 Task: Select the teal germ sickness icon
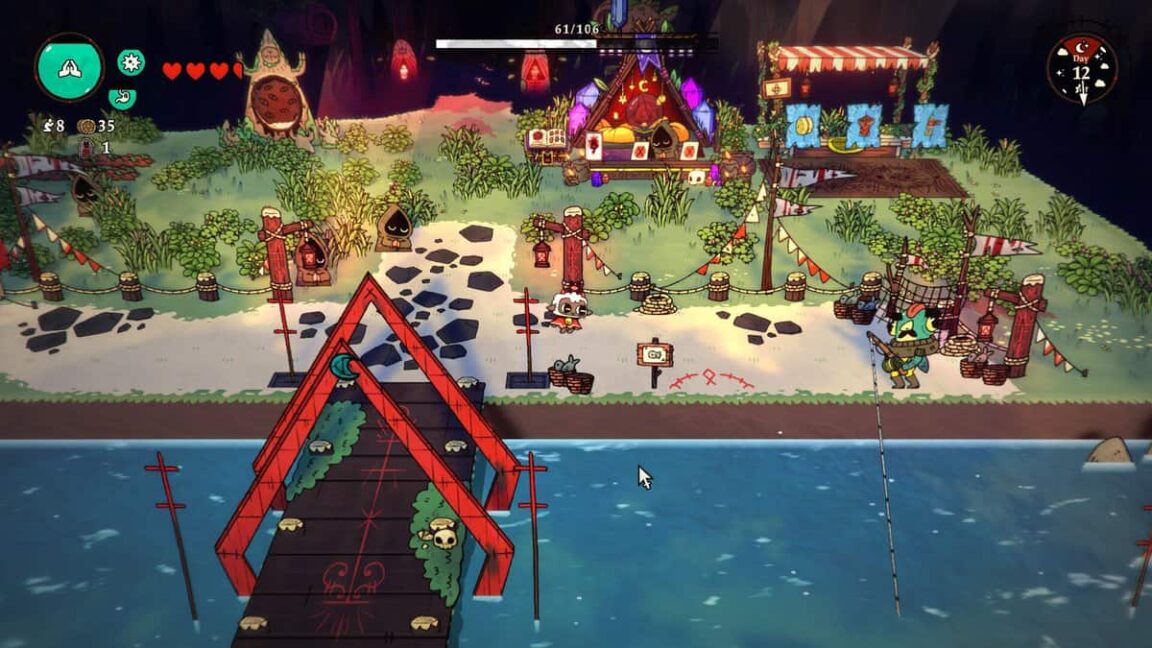[x=131, y=63]
